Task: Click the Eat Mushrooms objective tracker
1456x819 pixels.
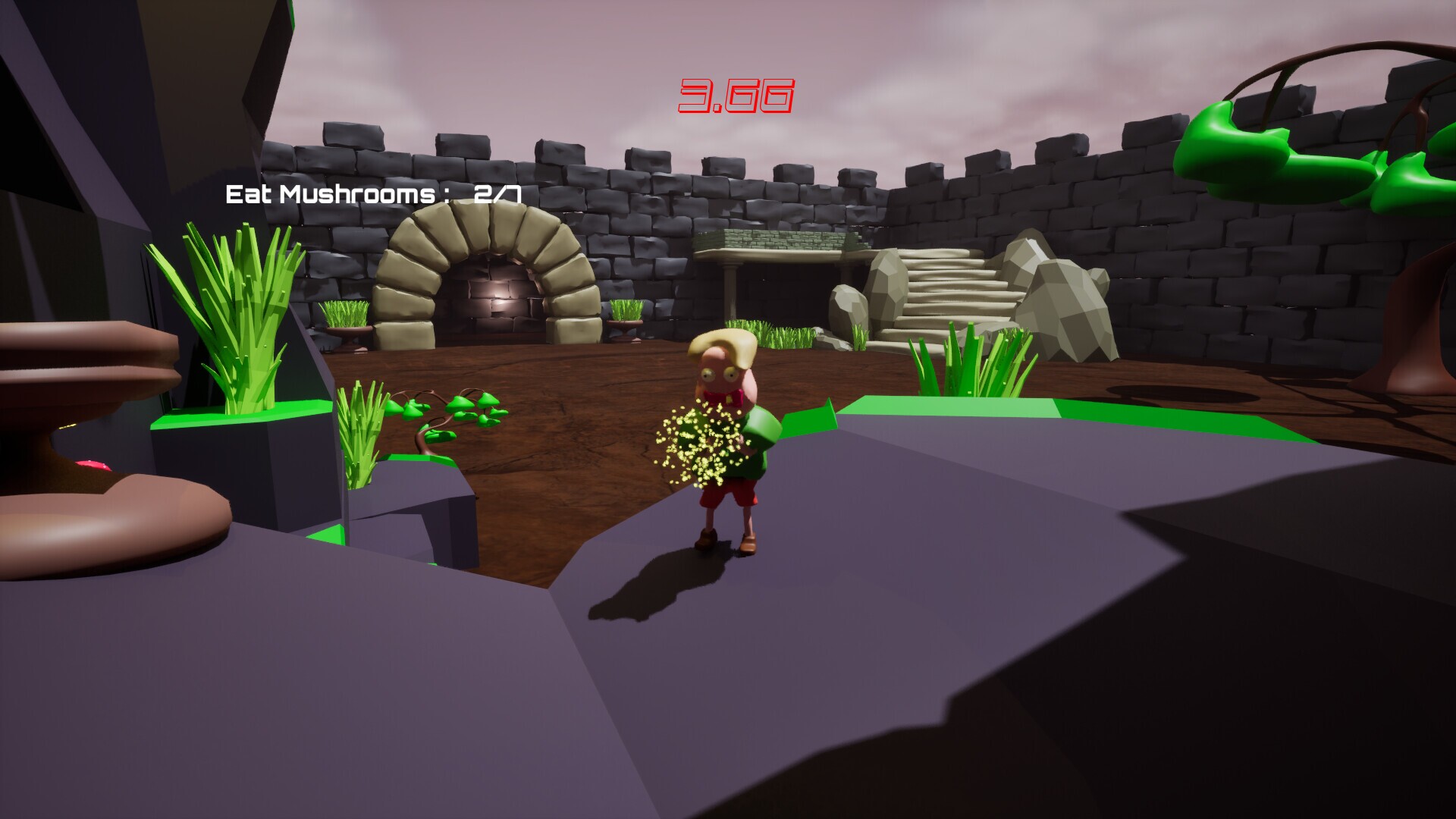Action: (373, 195)
